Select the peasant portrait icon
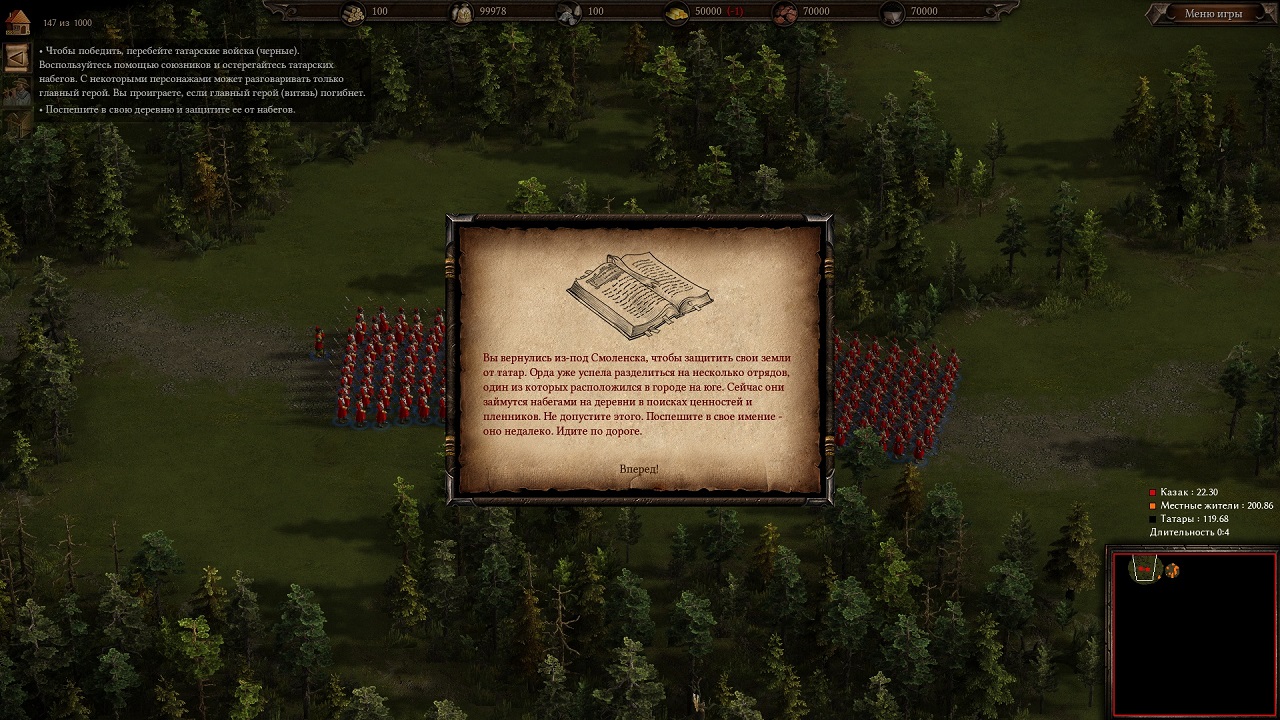 click(x=16, y=92)
